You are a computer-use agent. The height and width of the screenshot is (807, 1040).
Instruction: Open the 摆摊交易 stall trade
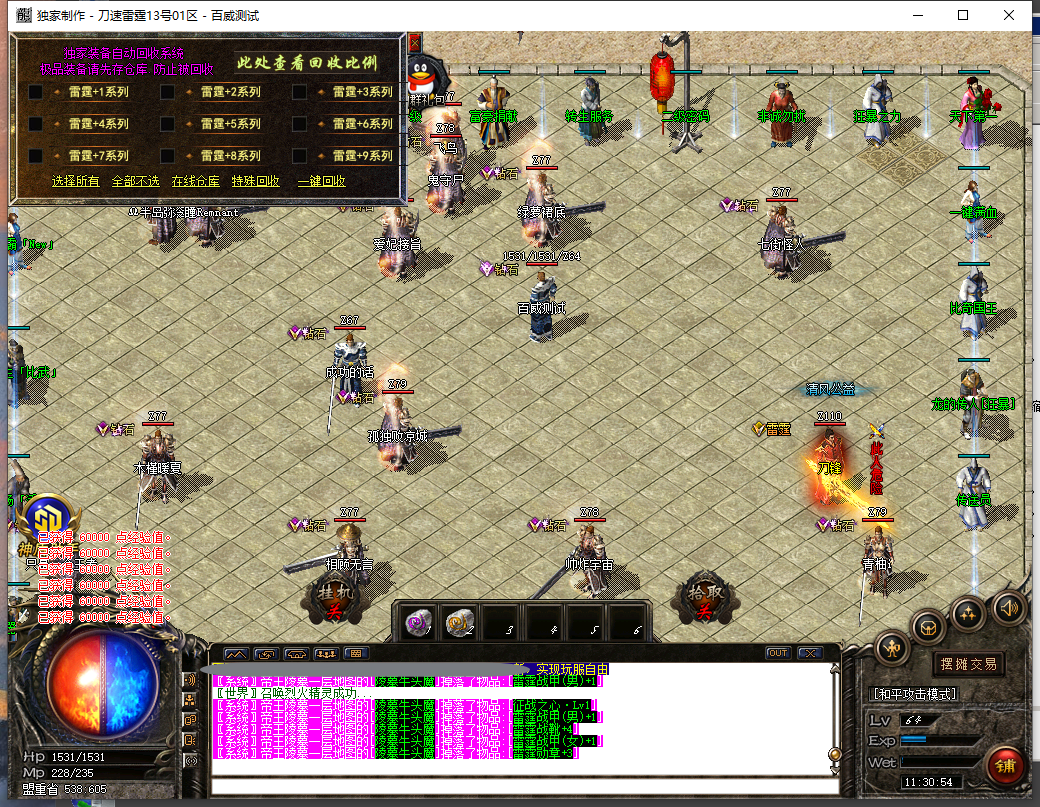(x=968, y=664)
